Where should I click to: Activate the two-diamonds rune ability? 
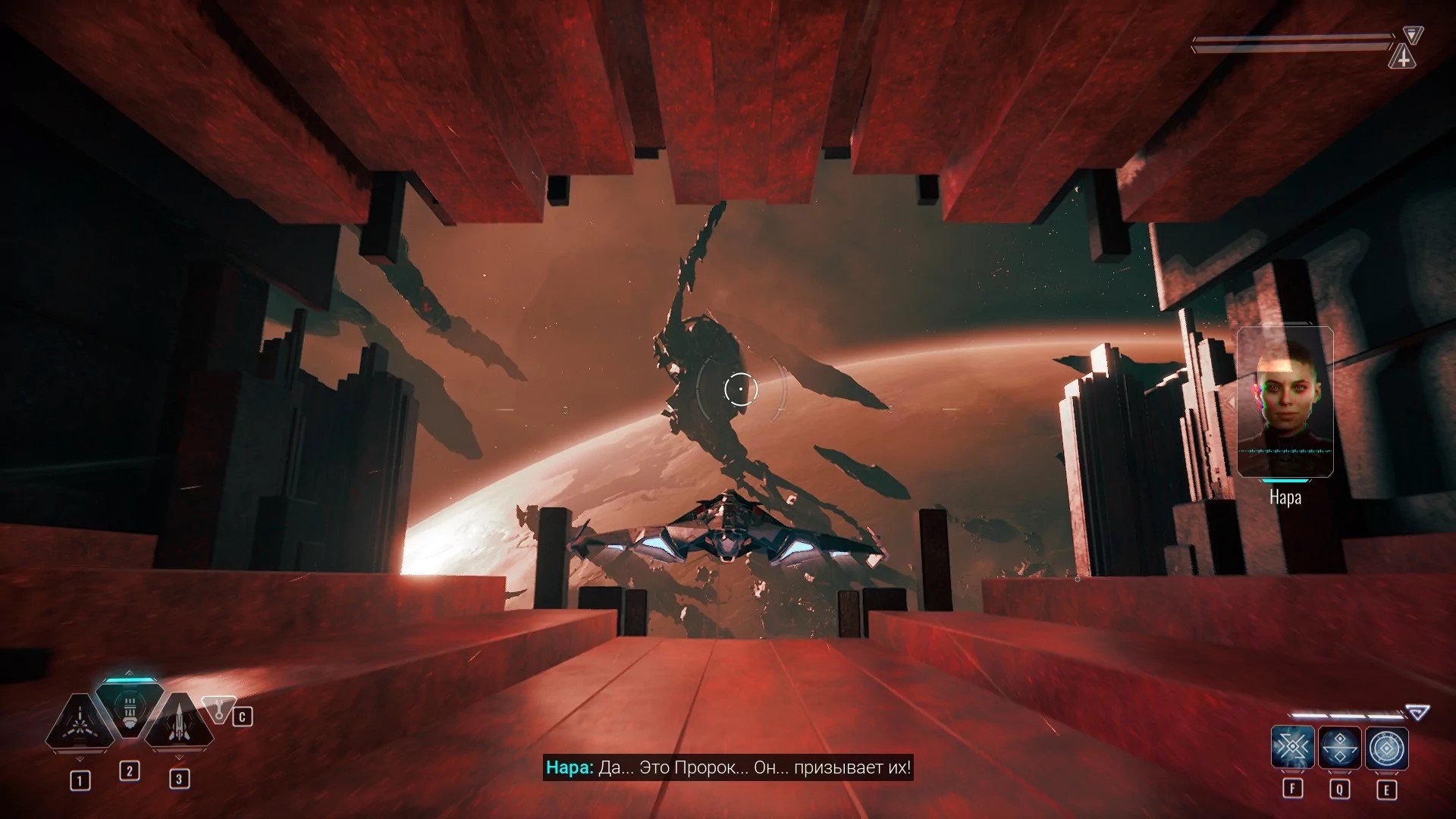coord(1340,748)
